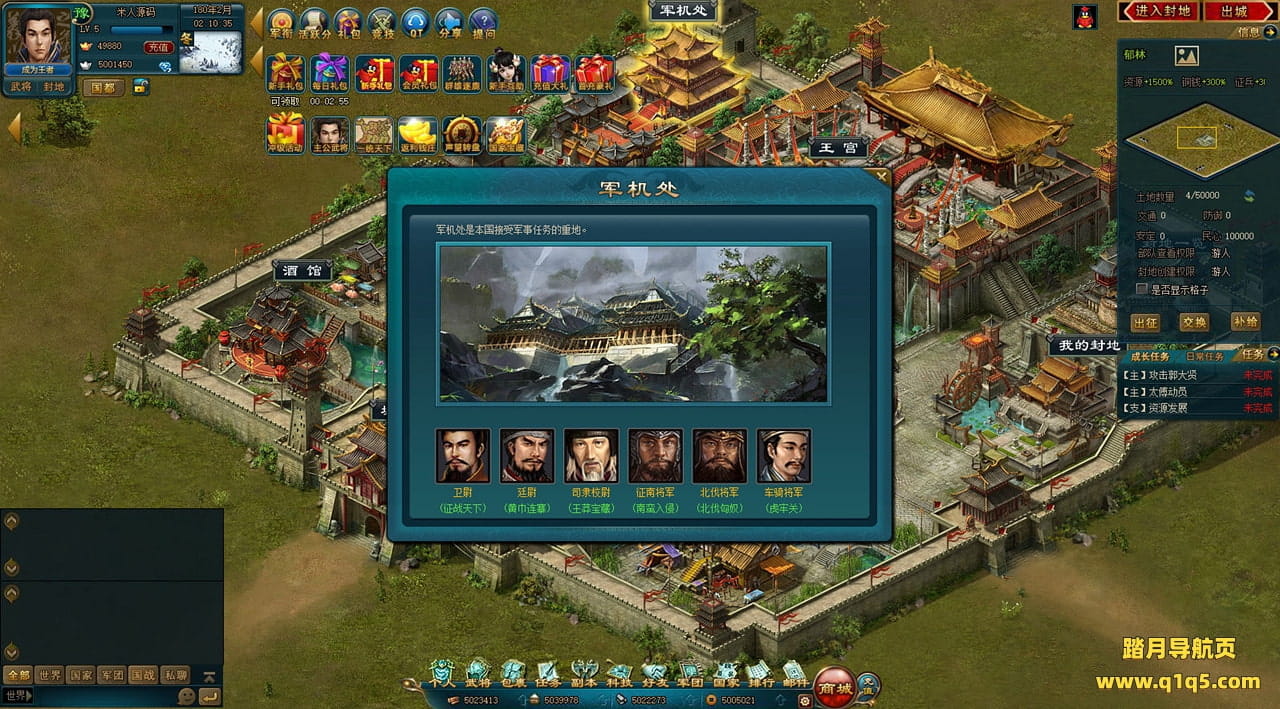Choose the 廷尉 mission portrait
The height and width of the screenshot is (709, 1280).
tap(527, 456)
